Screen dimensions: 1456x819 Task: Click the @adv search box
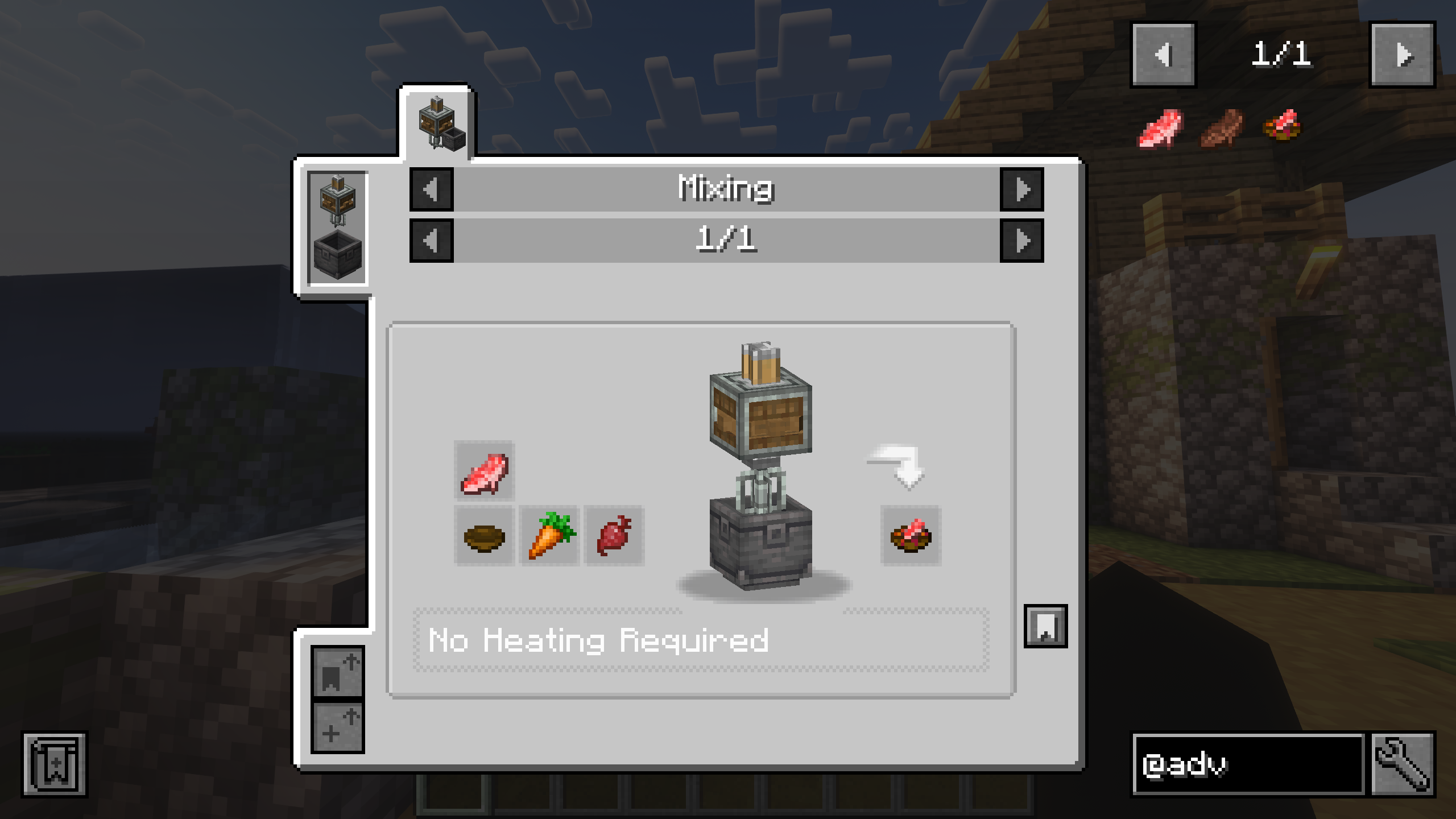coord(1248,764)
